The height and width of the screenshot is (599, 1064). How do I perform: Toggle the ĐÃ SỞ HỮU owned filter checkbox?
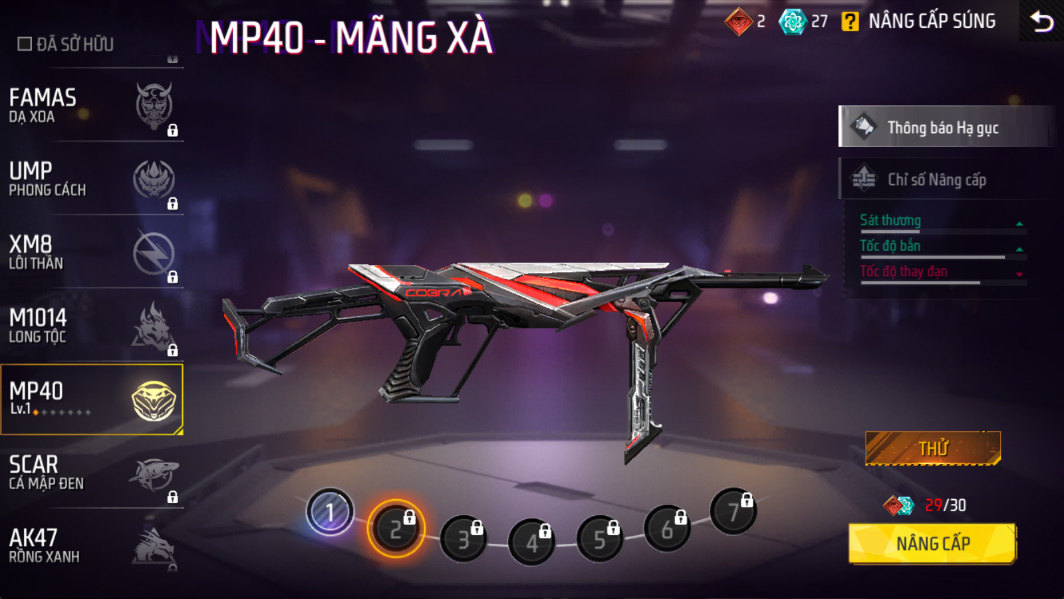pos(25,44)
